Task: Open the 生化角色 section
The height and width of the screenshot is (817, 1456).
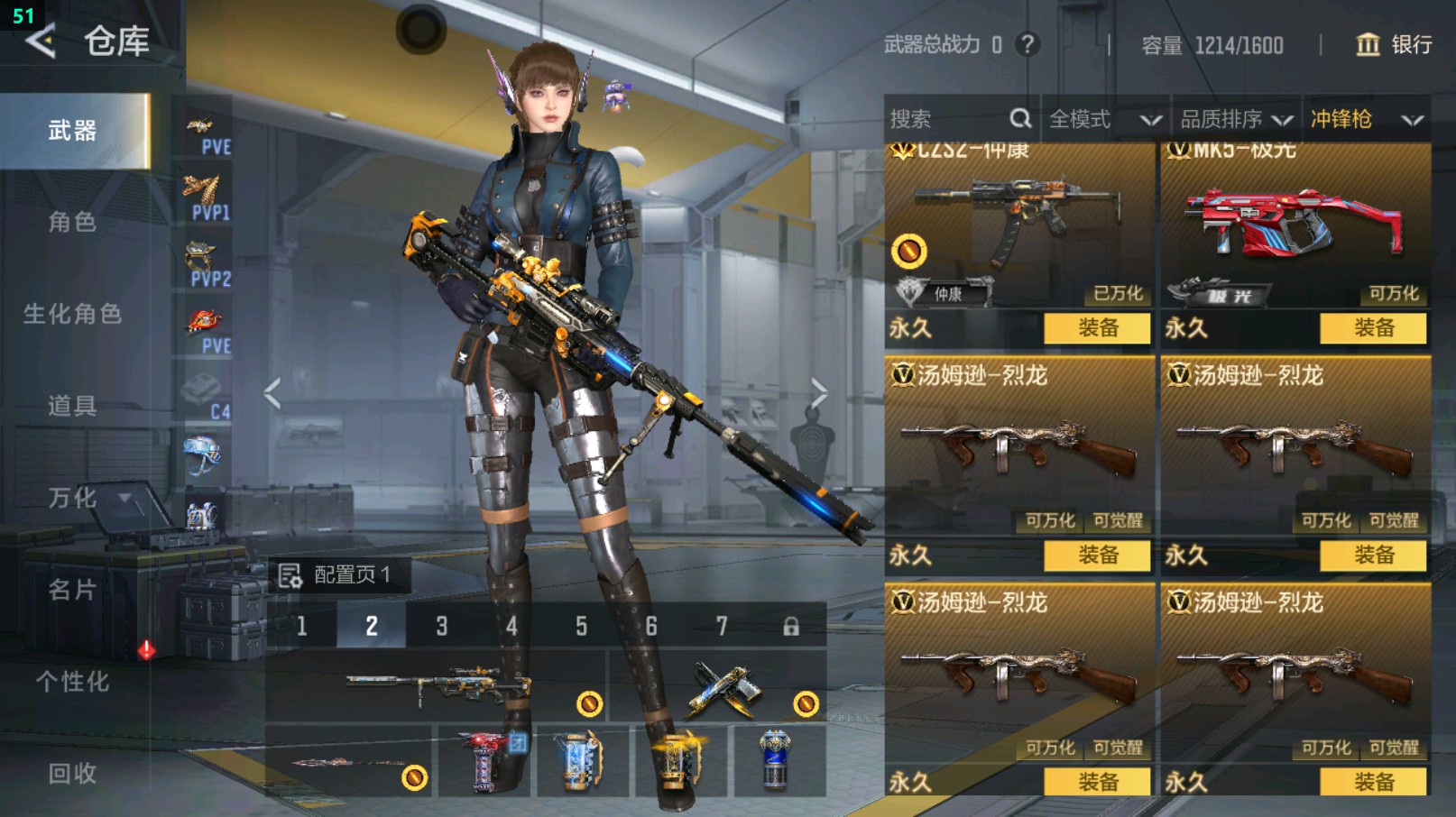Action: coord(72,314)
